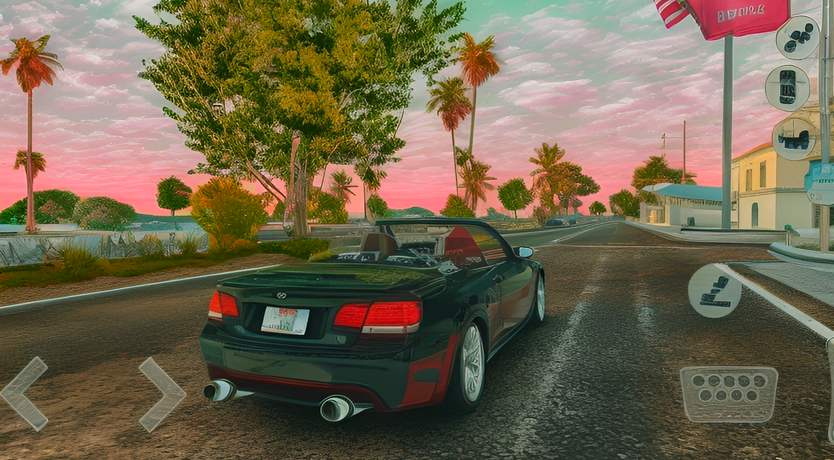Screen dimensions: 834x460
Task: Step on the brake pedal
Action: click(x=728, y=394)
